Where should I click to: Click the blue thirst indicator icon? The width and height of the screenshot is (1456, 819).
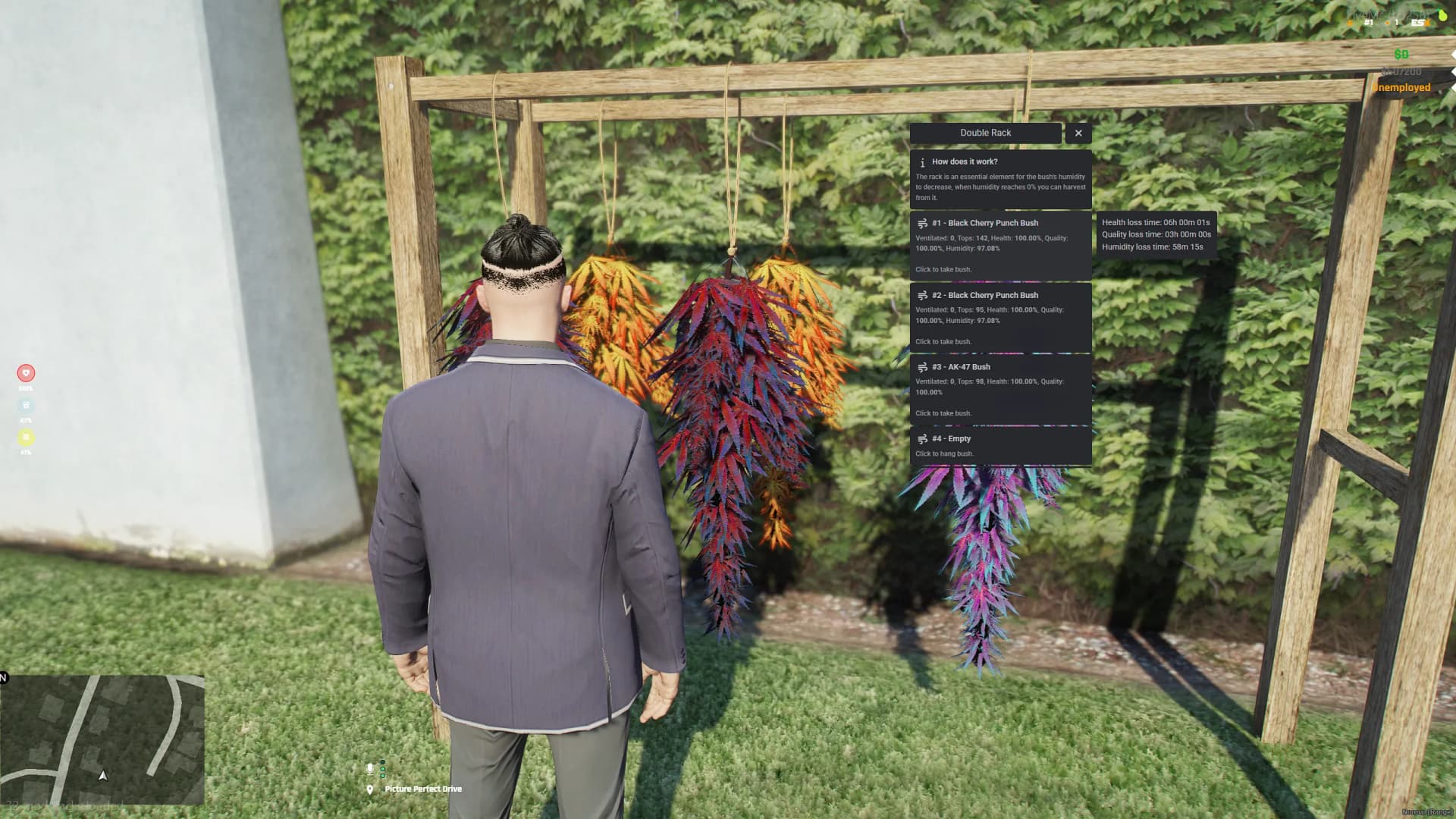[26, 406]
